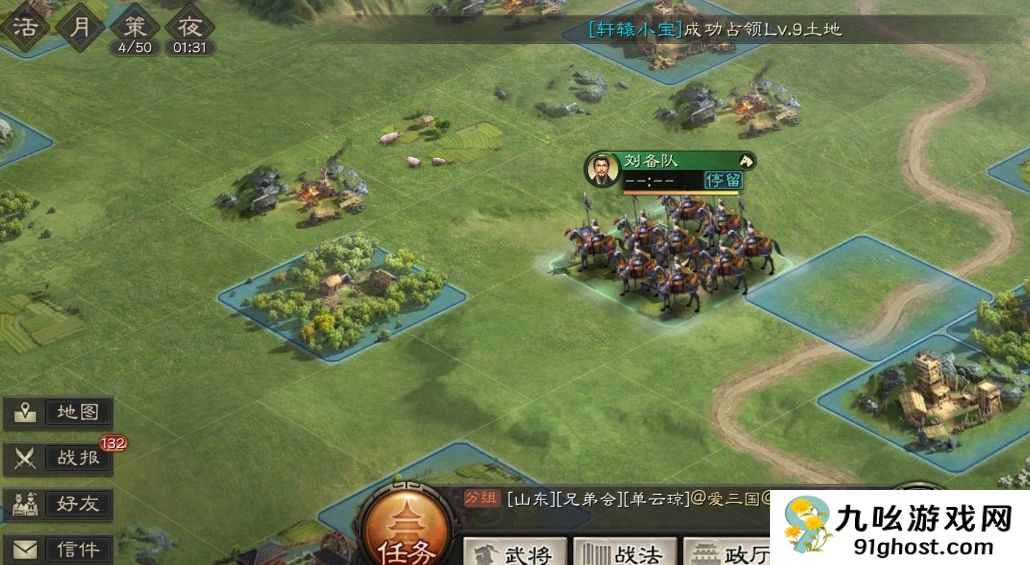Click the 九吆游戏网 91ghost.com watermark
Image resolution: width=1030 pixels, height=565 pixels.
pos(899,527)
